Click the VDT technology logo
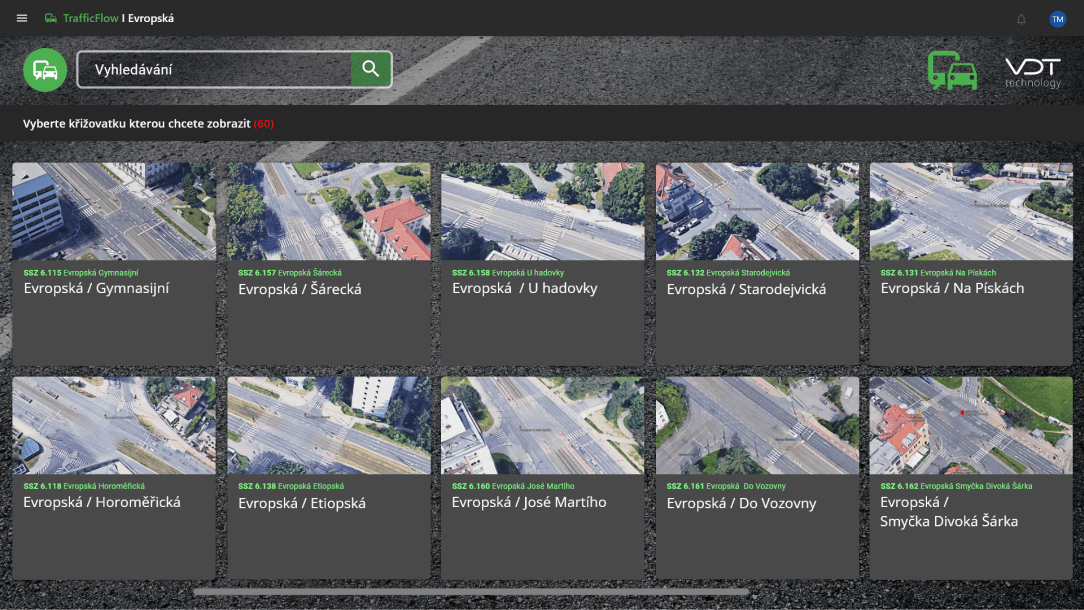This screenshot has height=610, width=1084. tap(1033, 72)
